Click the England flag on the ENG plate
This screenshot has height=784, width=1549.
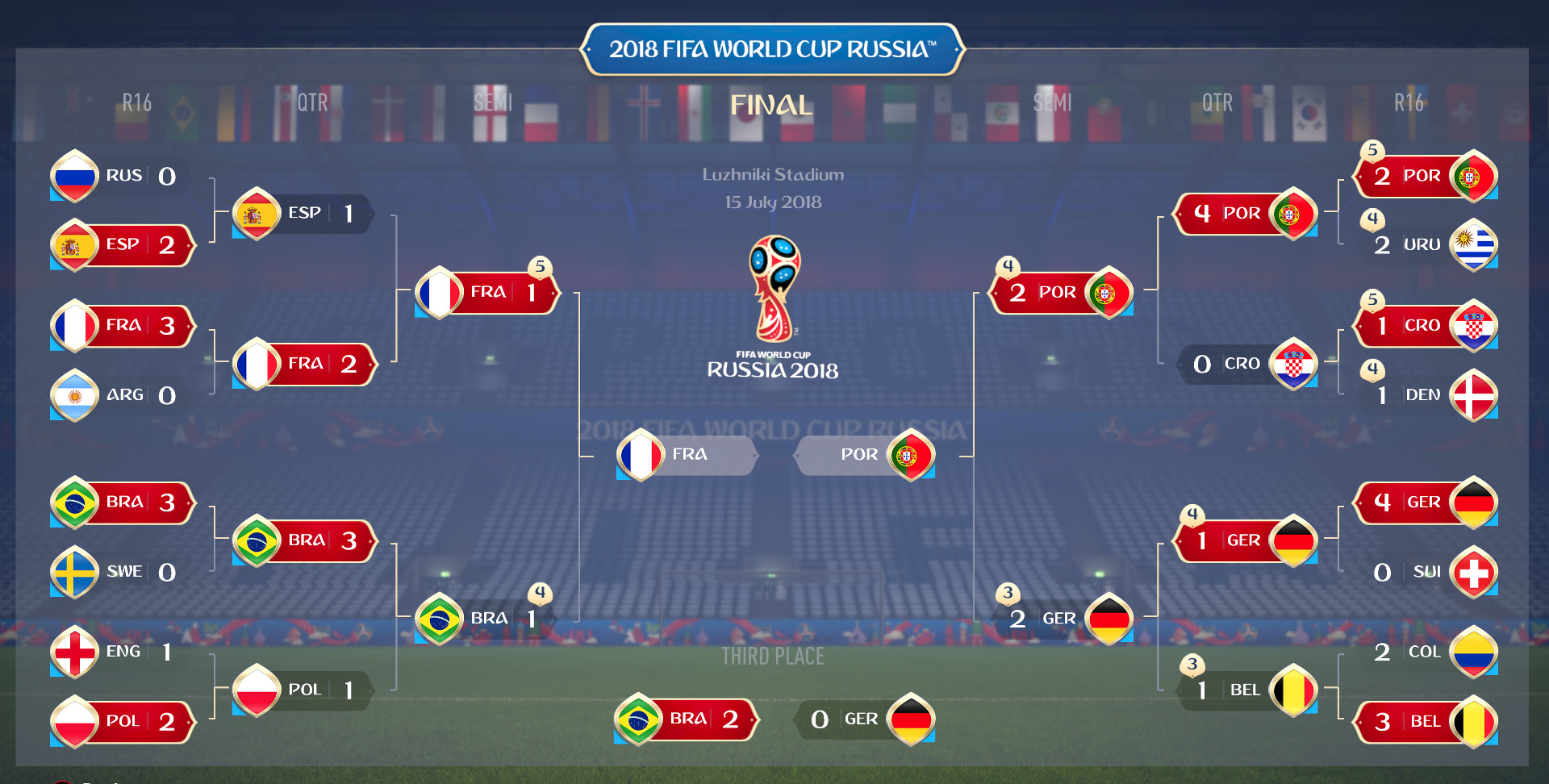[x=73, y=652]
